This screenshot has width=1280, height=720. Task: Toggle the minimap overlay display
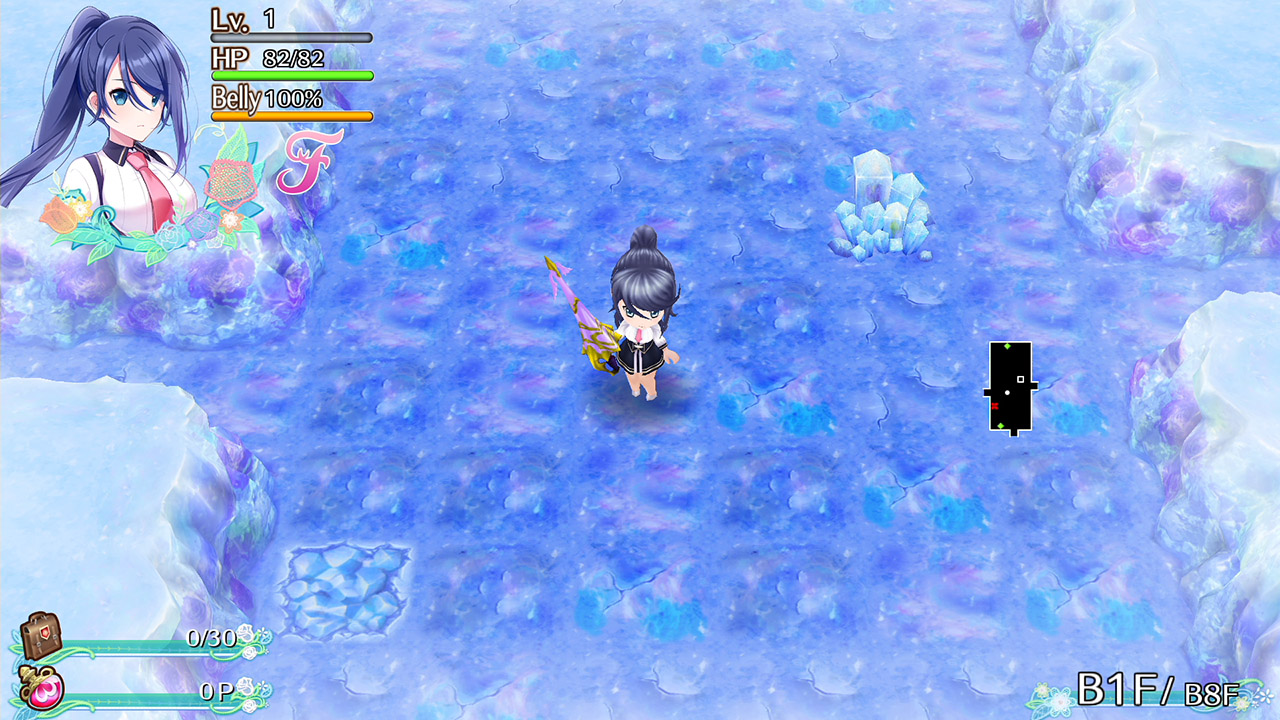(x=1010, y=385)
